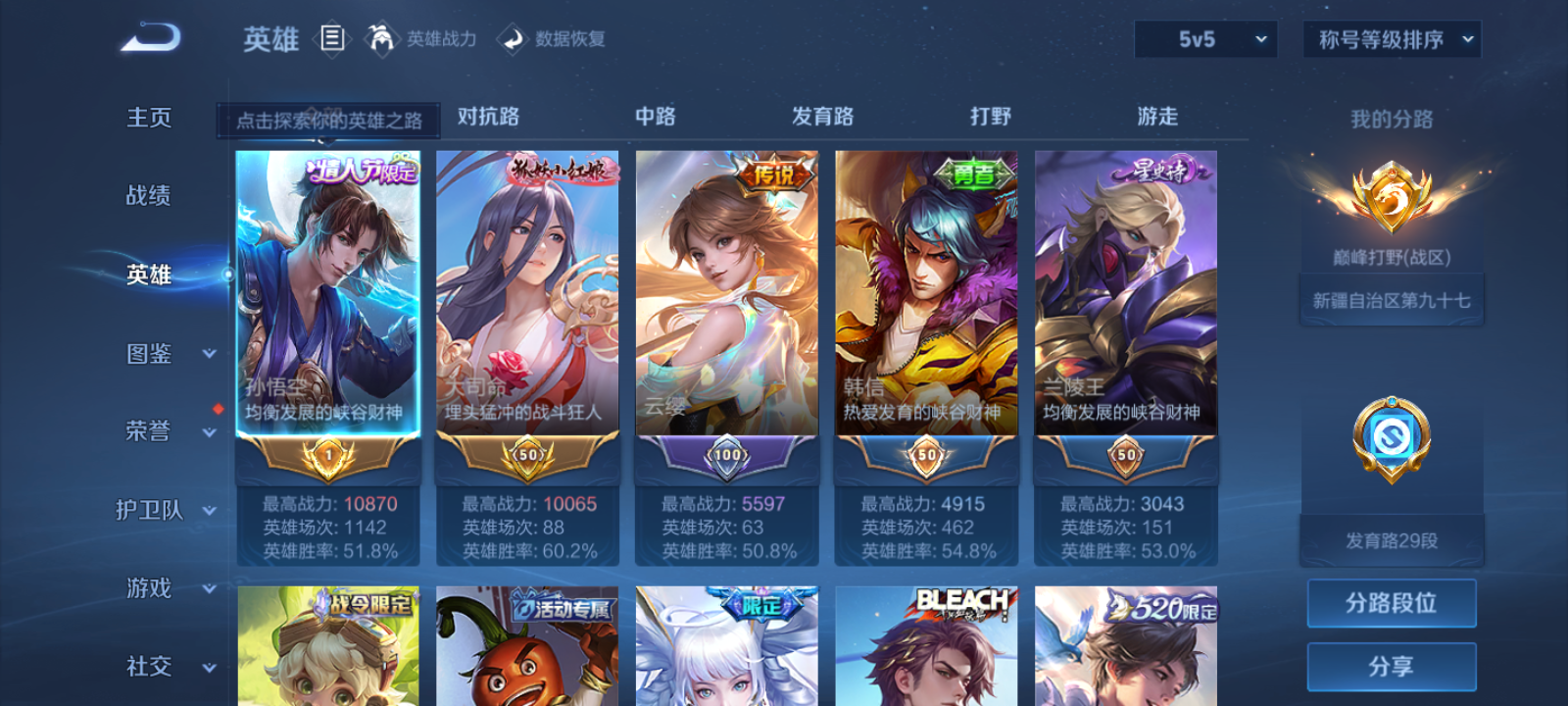This screenshot has width=1568, height=706.
Task: Click the 新疆自治区第九十七 region label
Action: (x=1392, y=298)
